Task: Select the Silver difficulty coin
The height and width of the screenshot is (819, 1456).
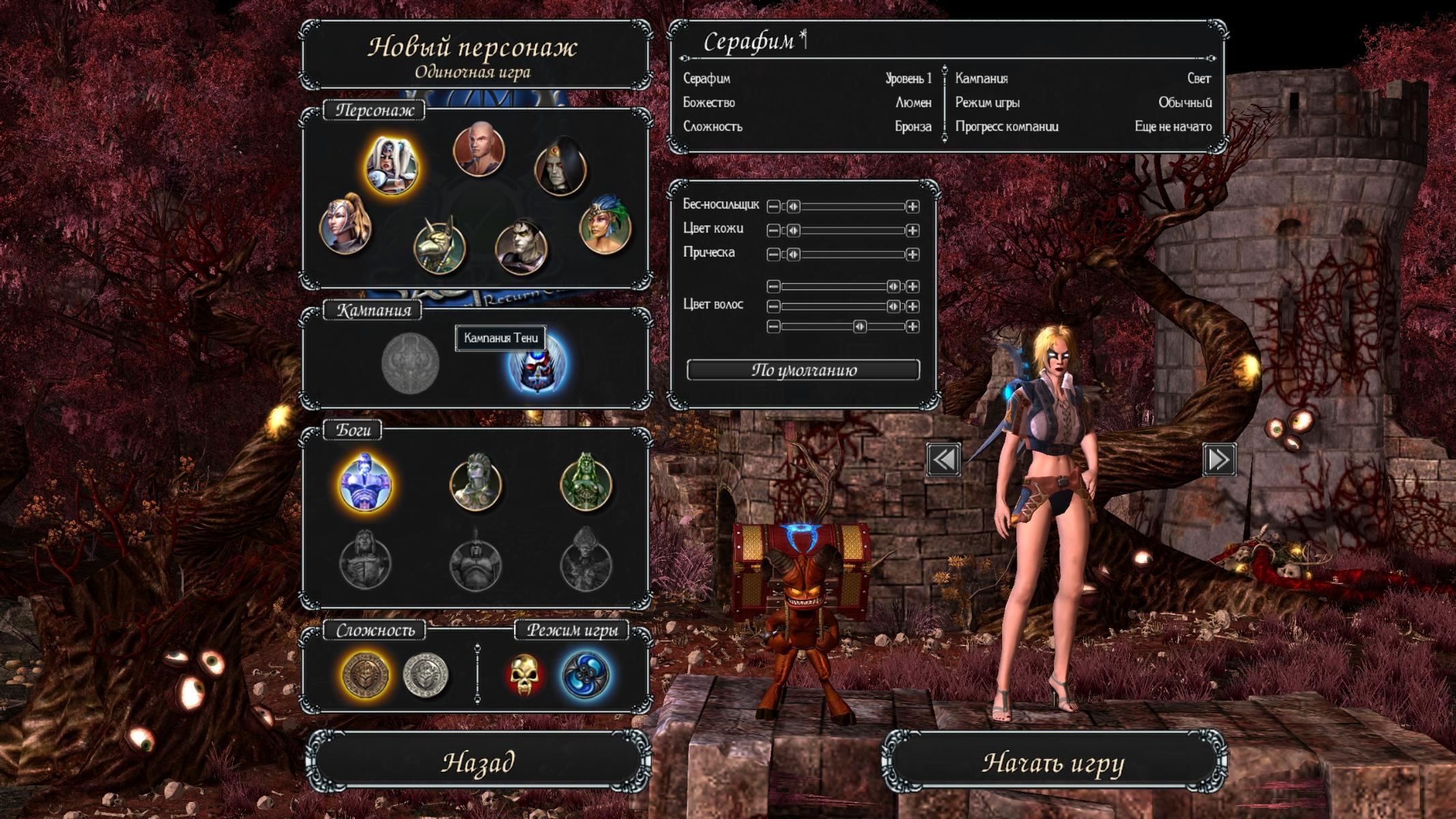Action: [x=425, y=674]
